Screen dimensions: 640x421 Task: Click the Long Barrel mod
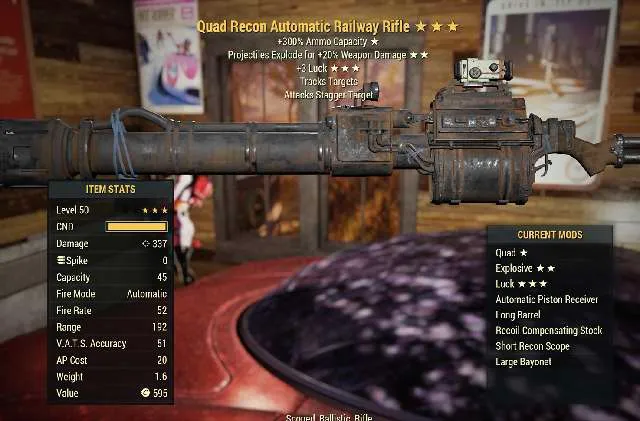coord(519,314)
